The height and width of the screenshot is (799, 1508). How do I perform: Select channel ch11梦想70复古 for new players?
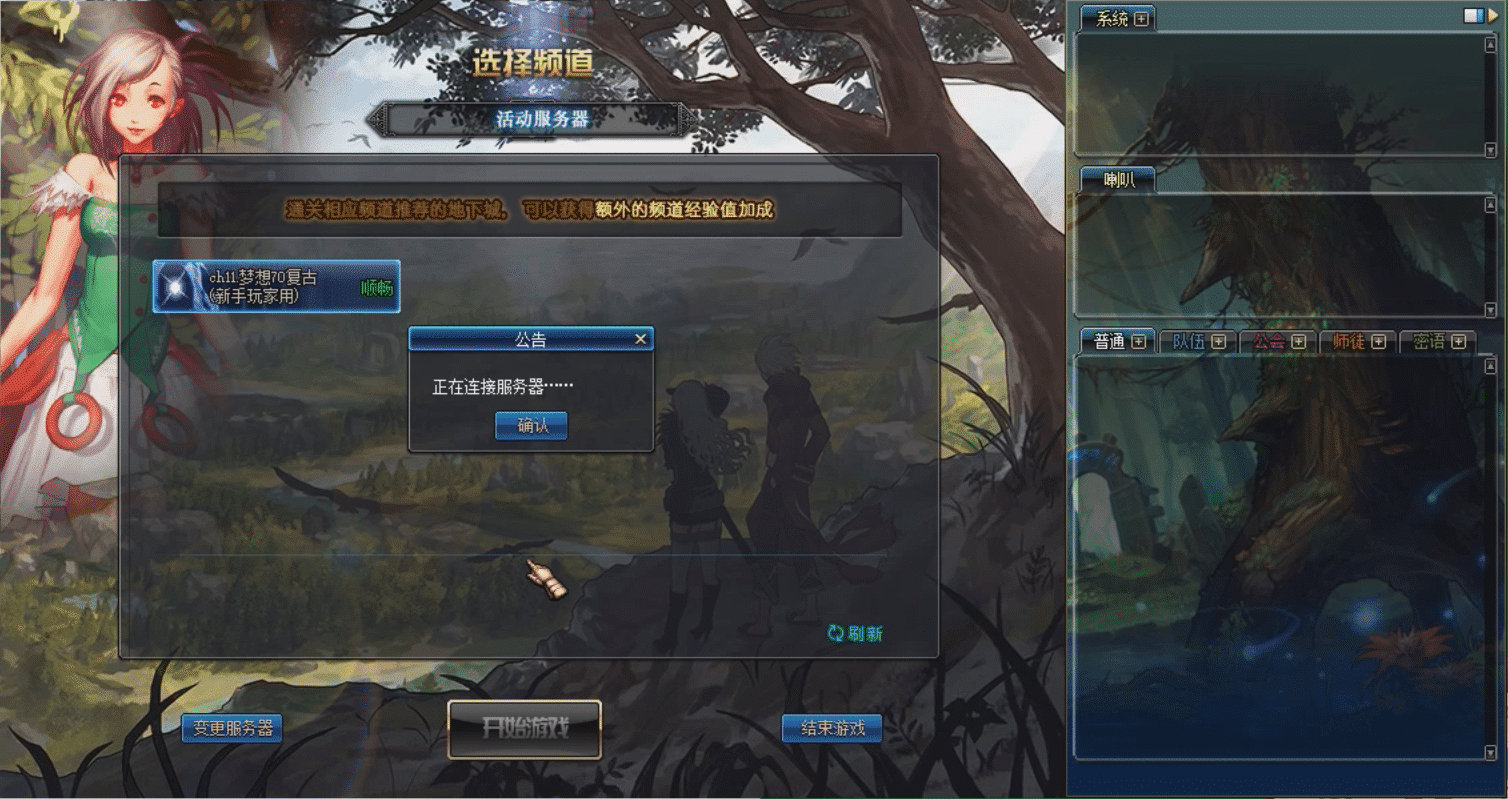pyautogui.click(x=275, y=287)
